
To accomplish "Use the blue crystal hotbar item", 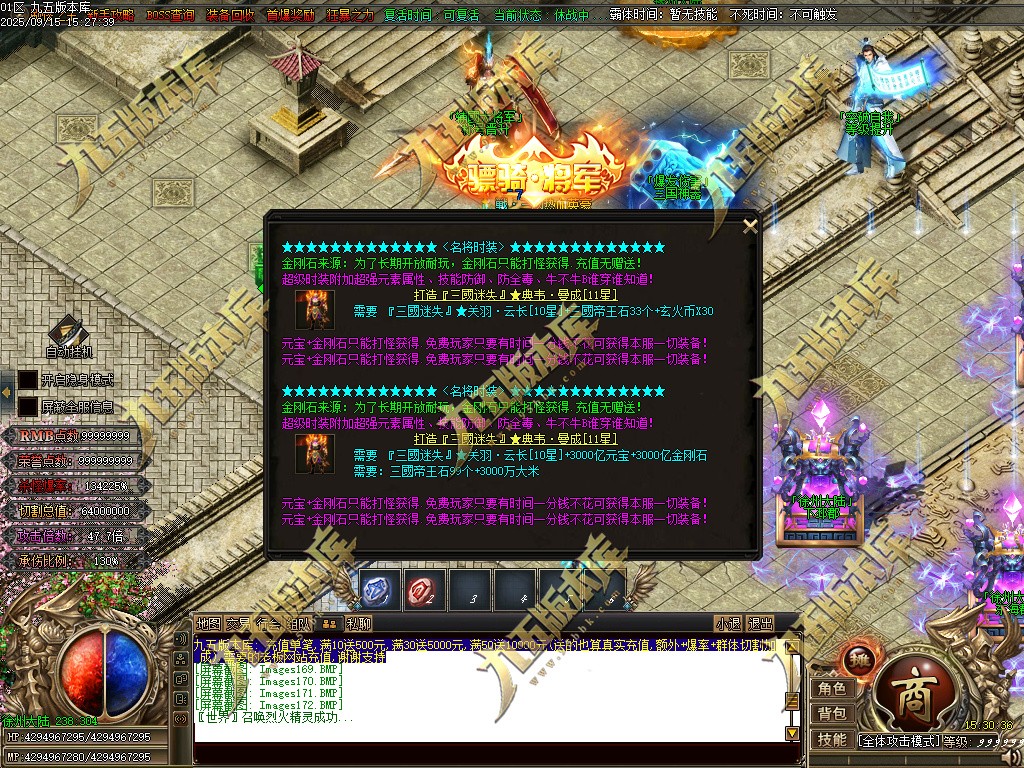I will coord(378,591).
